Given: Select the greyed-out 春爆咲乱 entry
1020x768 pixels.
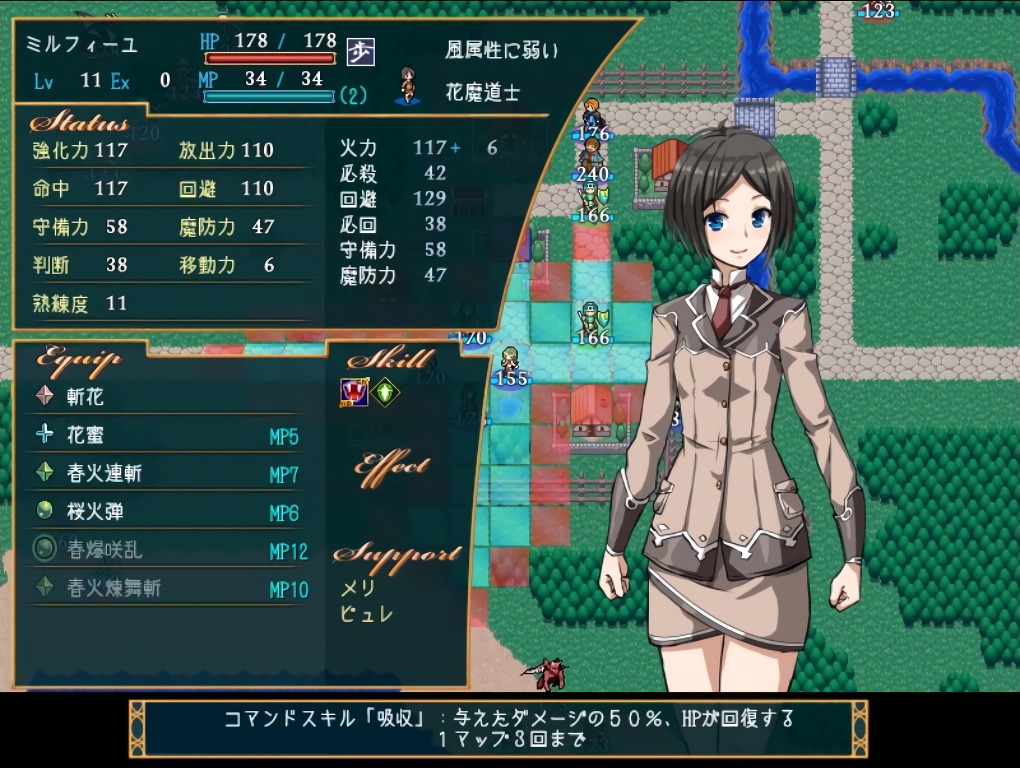Looking at the screenshot, I should tap(103, 550).
